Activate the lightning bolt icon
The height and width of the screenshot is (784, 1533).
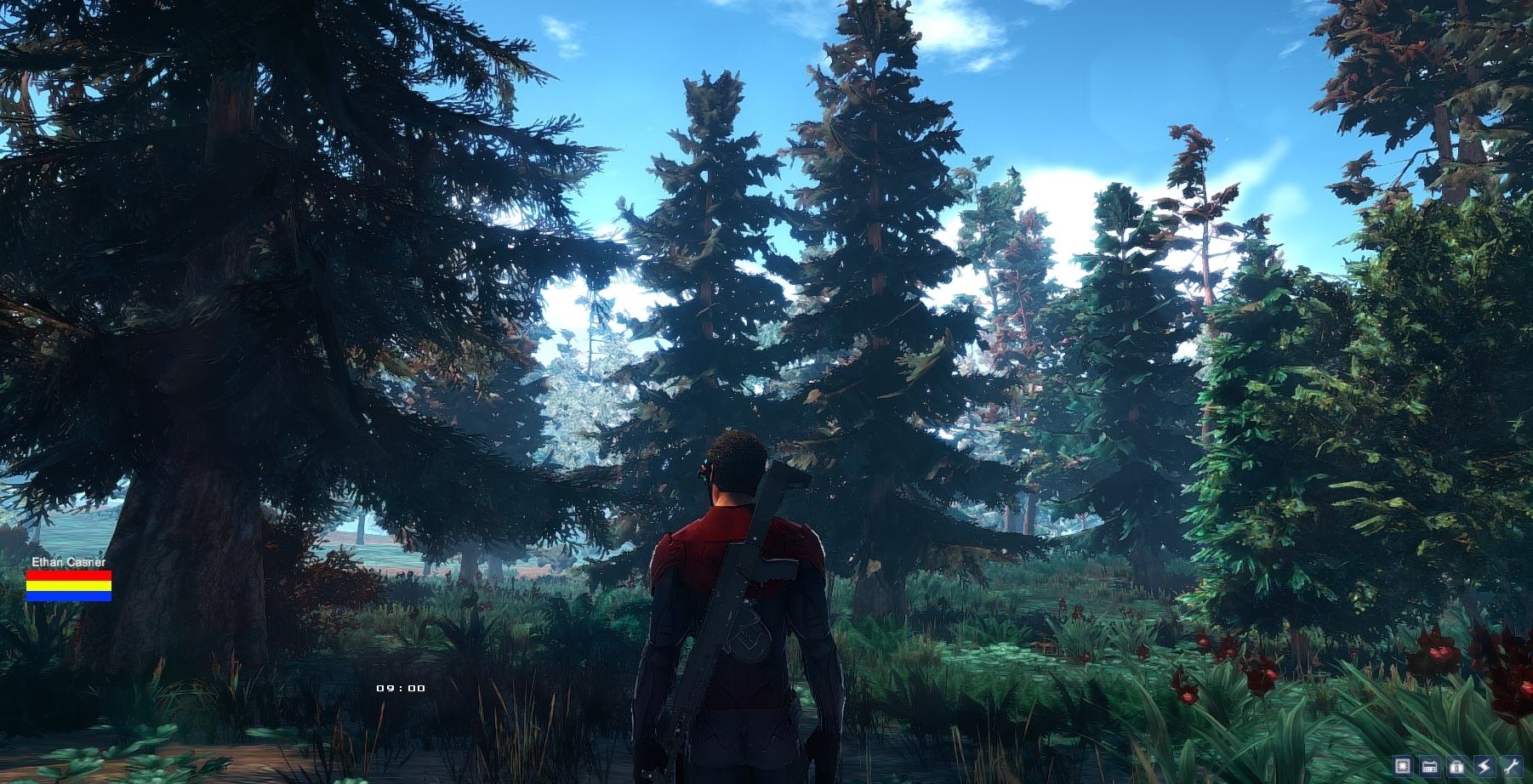1485,766
